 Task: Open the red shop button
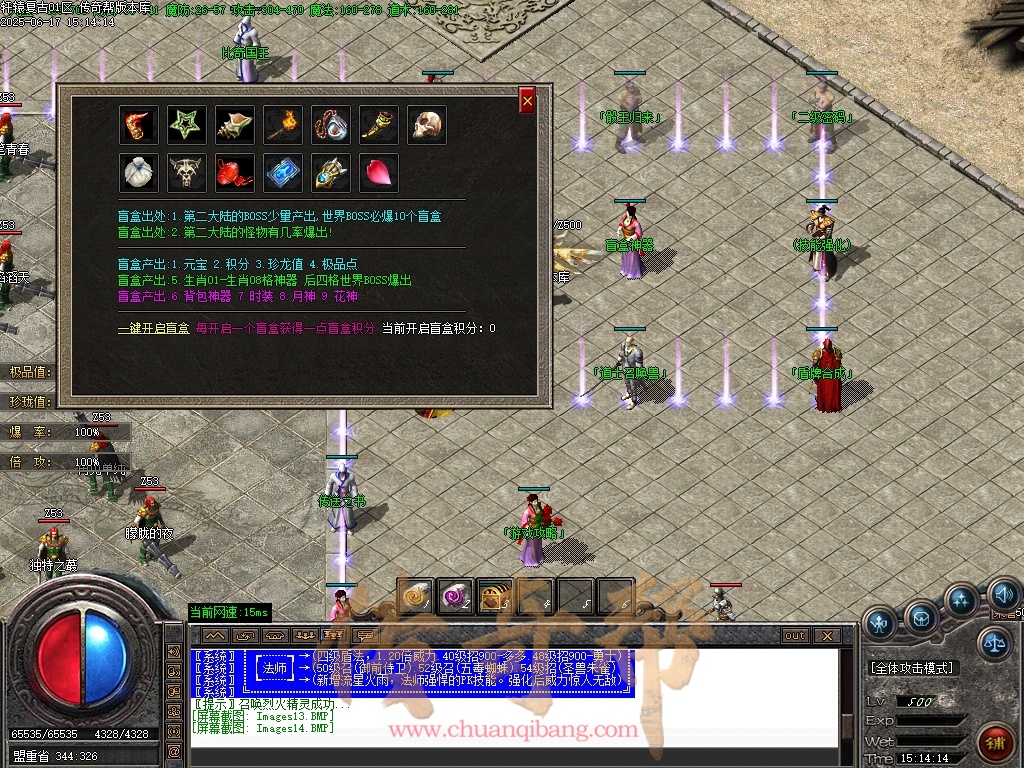point(995,742)
